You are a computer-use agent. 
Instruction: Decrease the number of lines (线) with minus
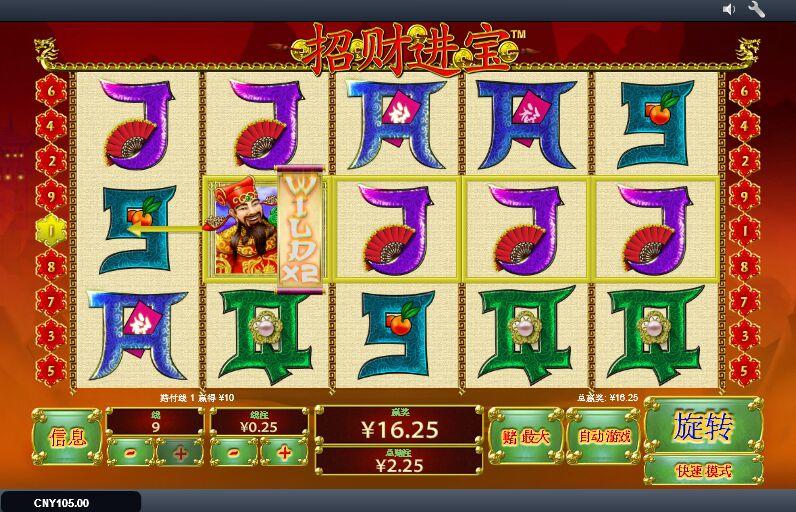click(x=131, y=452)
